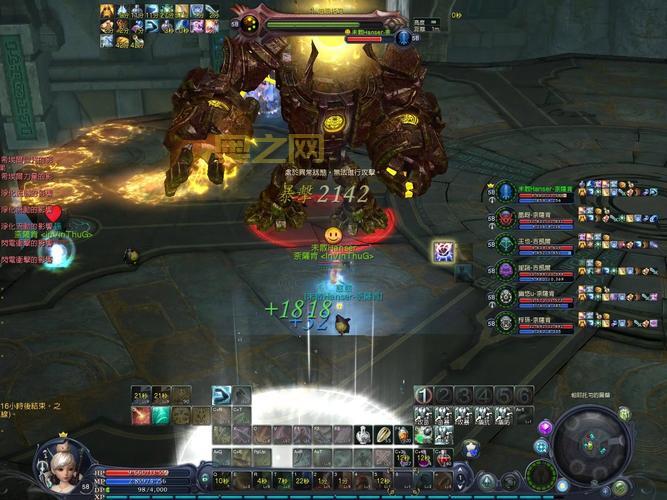Select the boss target frame
This screenshot has width=667, height=500.
pos(320,22)
